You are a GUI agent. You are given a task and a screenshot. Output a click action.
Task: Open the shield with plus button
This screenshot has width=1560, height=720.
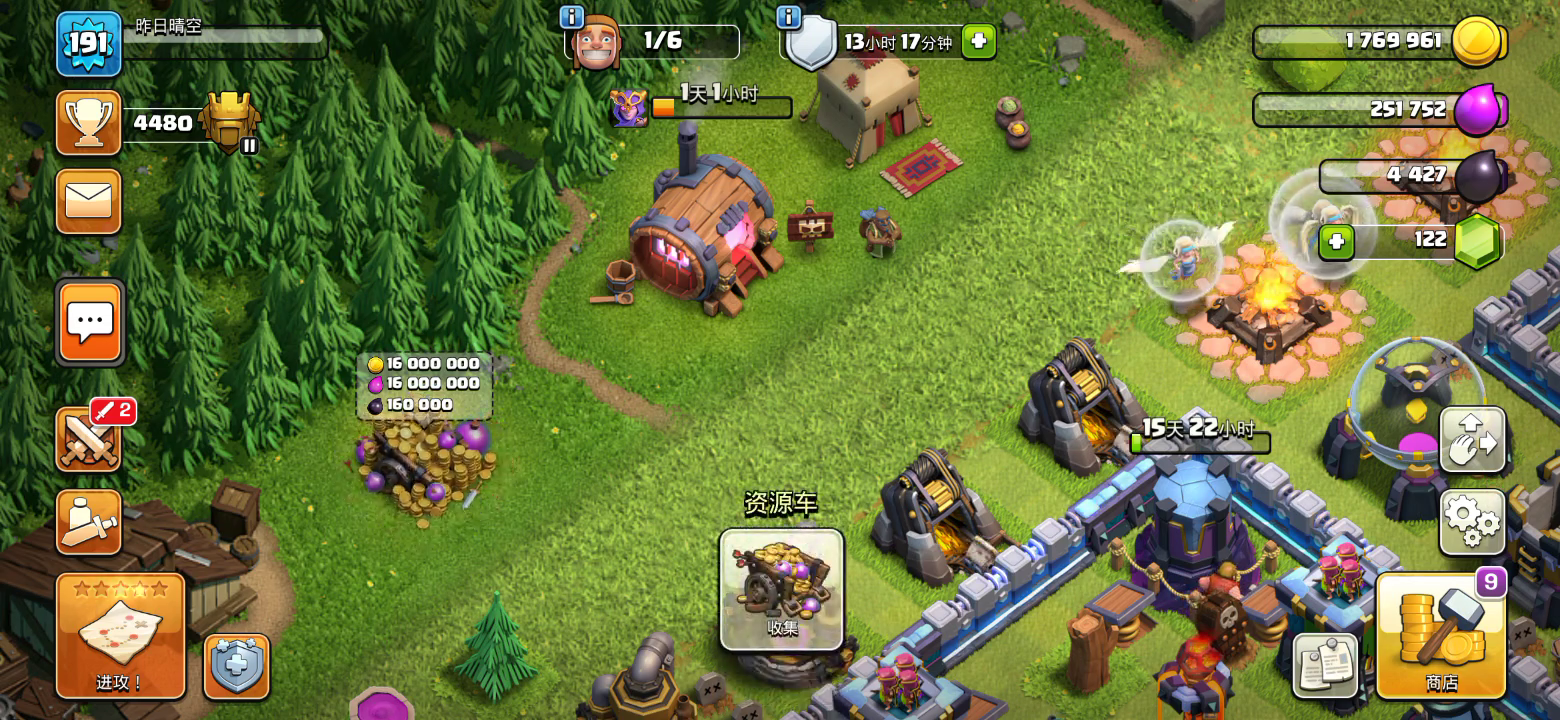[x=237, y=667]
